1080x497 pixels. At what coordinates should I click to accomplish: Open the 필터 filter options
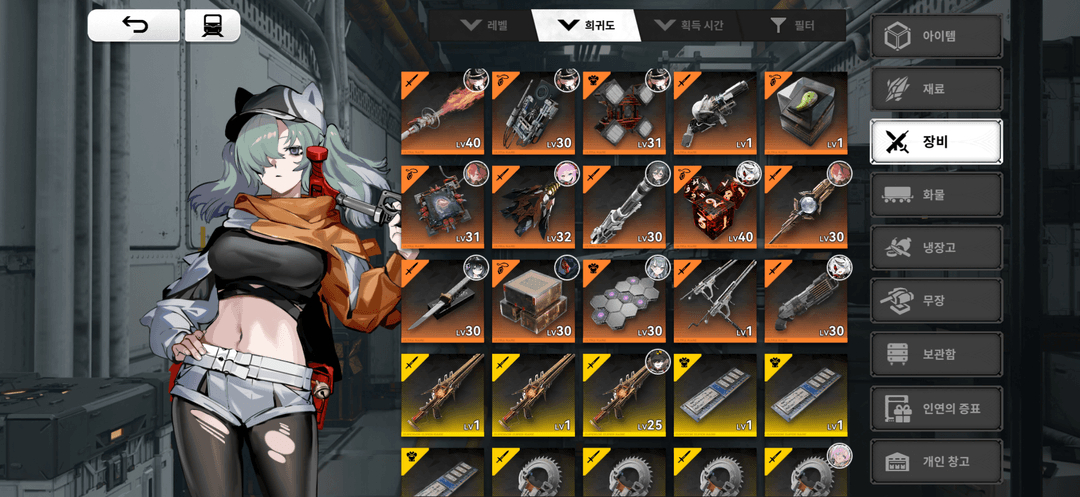(x=792, y=25)
